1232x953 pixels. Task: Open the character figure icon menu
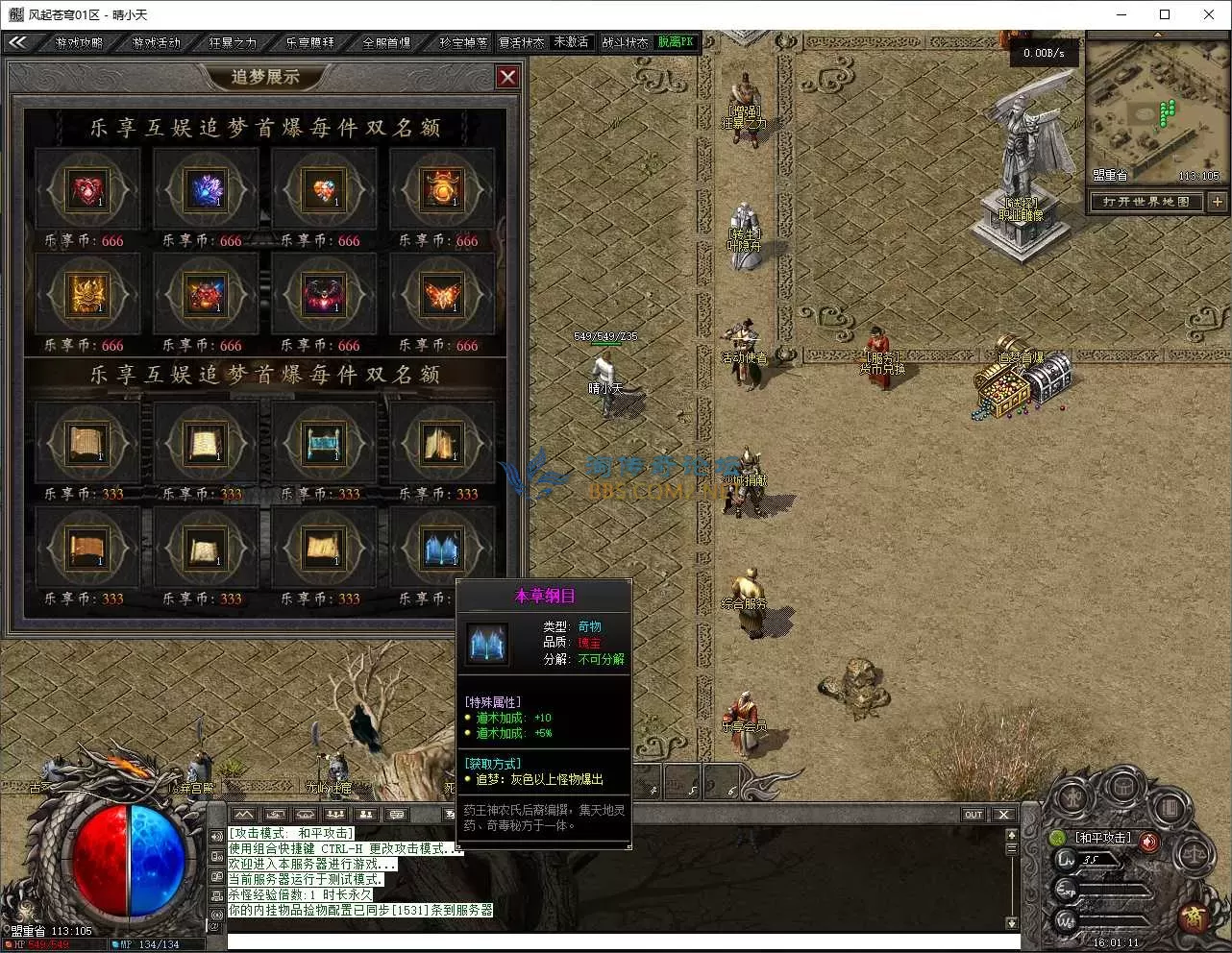pos(1072,797)
